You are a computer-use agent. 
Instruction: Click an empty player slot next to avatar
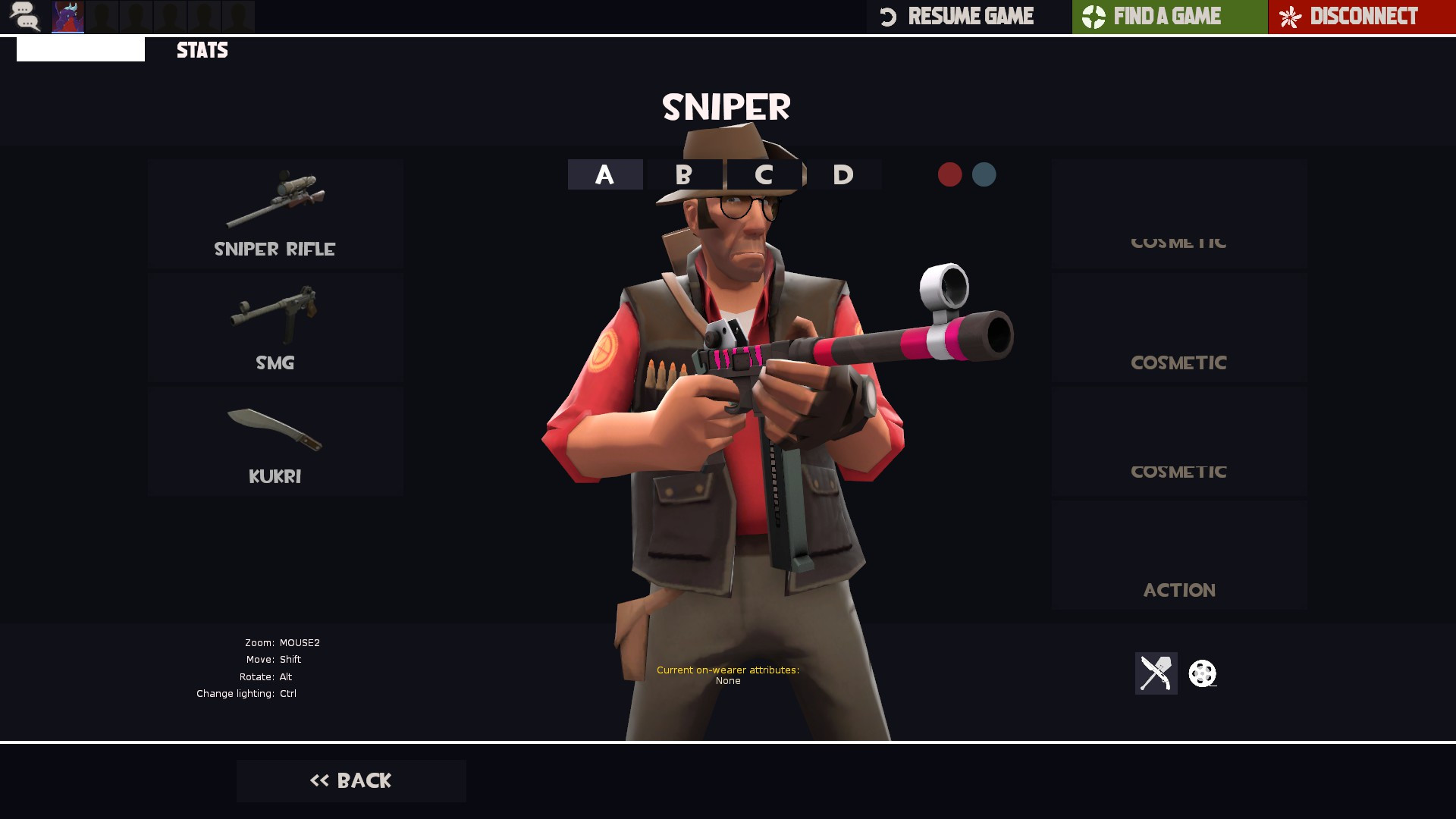point(102,17)
